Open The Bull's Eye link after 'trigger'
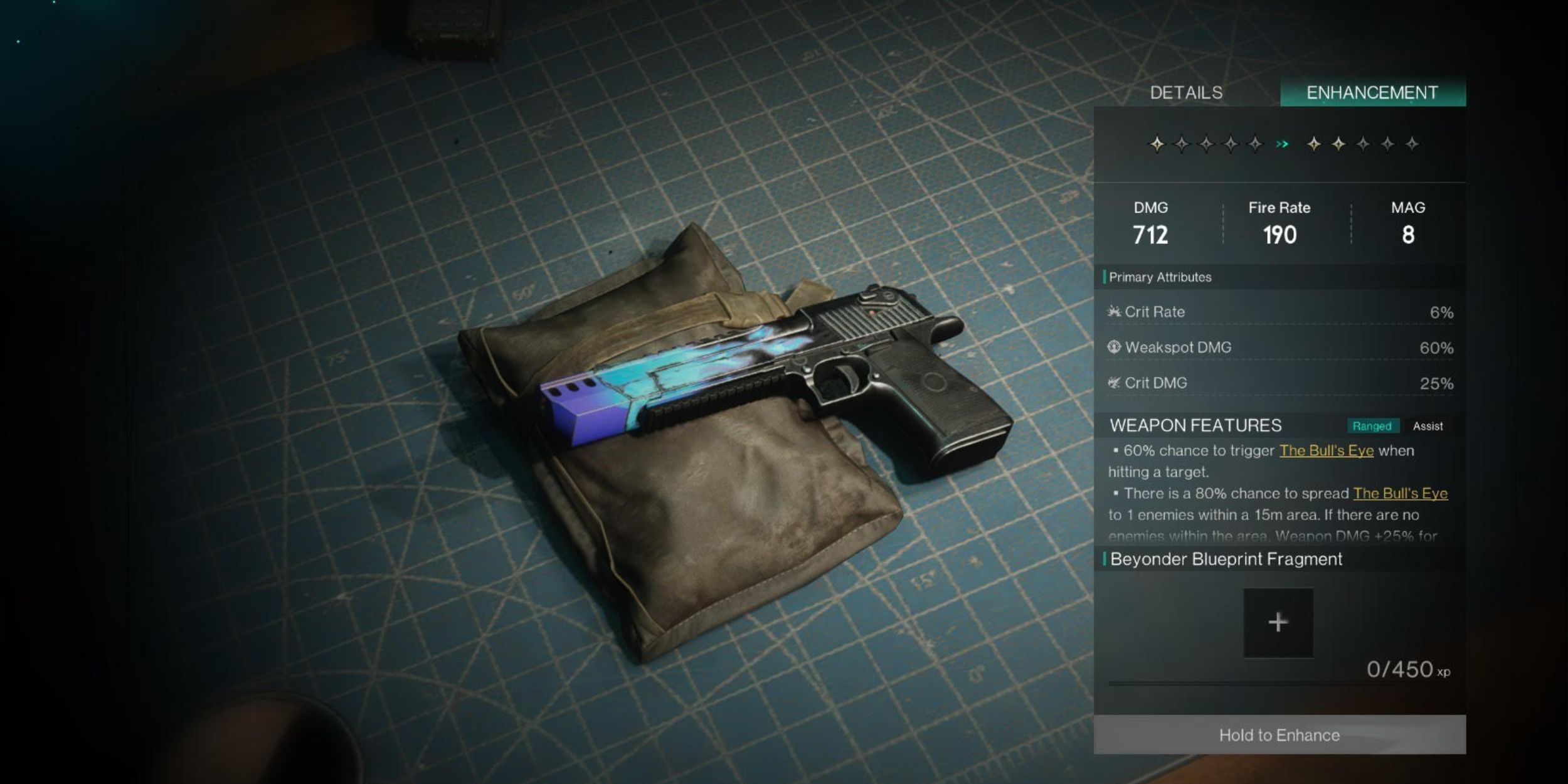The image size is (1568, 784). point(1326,450)
